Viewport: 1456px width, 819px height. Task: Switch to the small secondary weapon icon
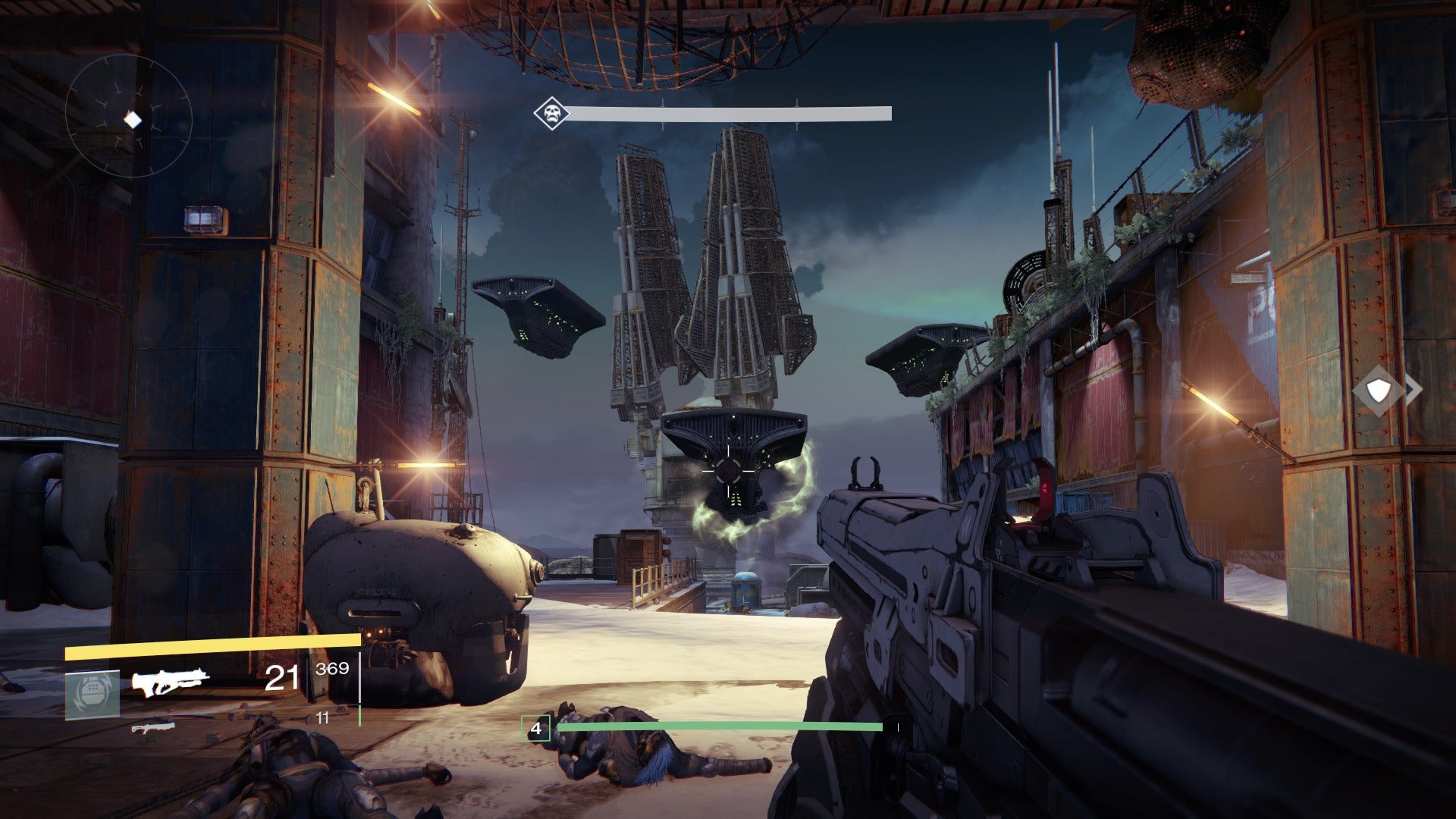(153, 727)
